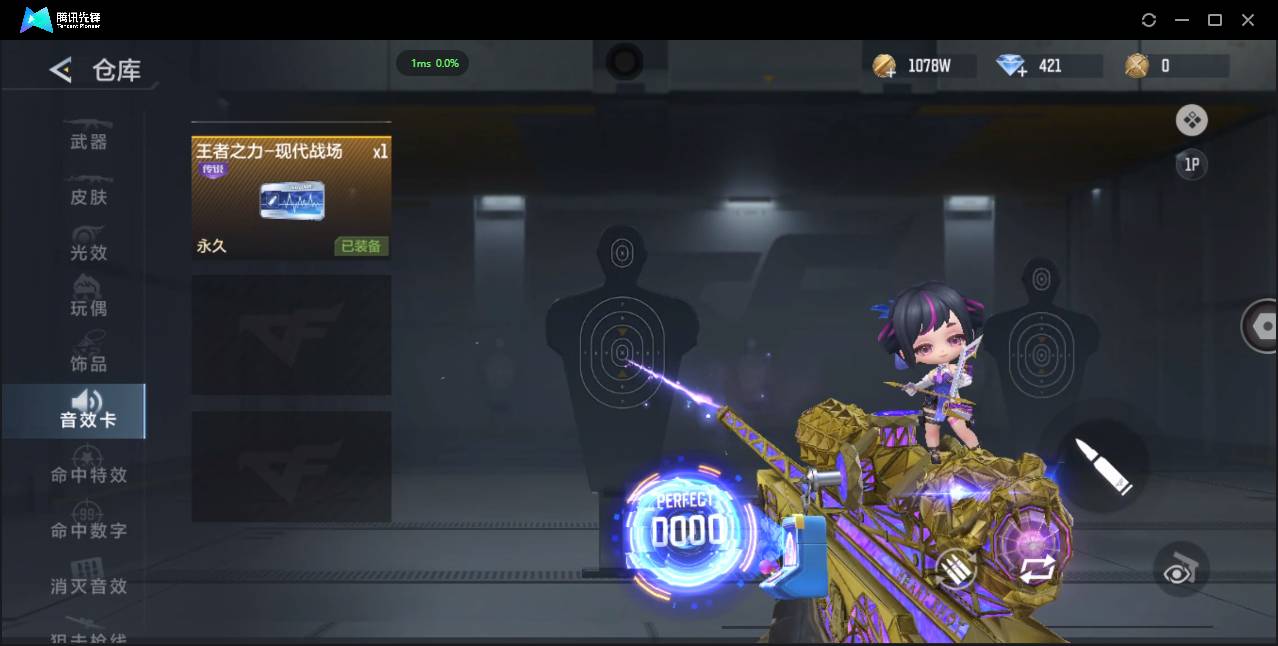Screen dimensions: 1278x646
Task: Switch to the 饰品 accessories tab
Action: [x=88, y=363]
